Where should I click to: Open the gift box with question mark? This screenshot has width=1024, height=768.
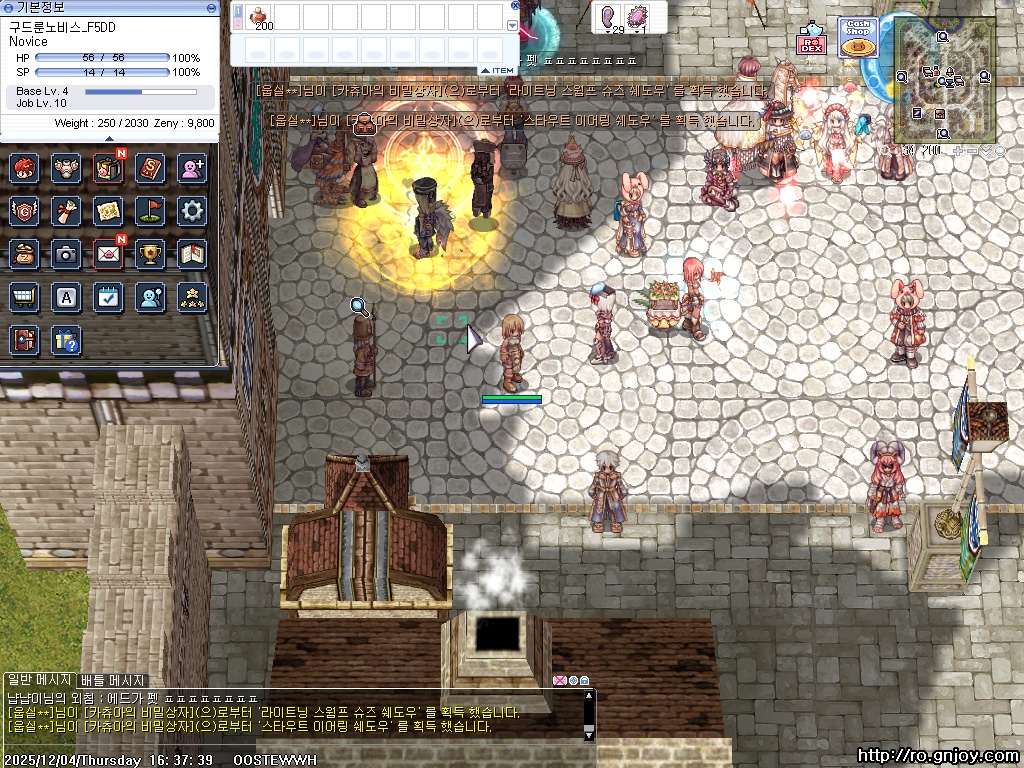pyautogui.click(x=66, y=340)
